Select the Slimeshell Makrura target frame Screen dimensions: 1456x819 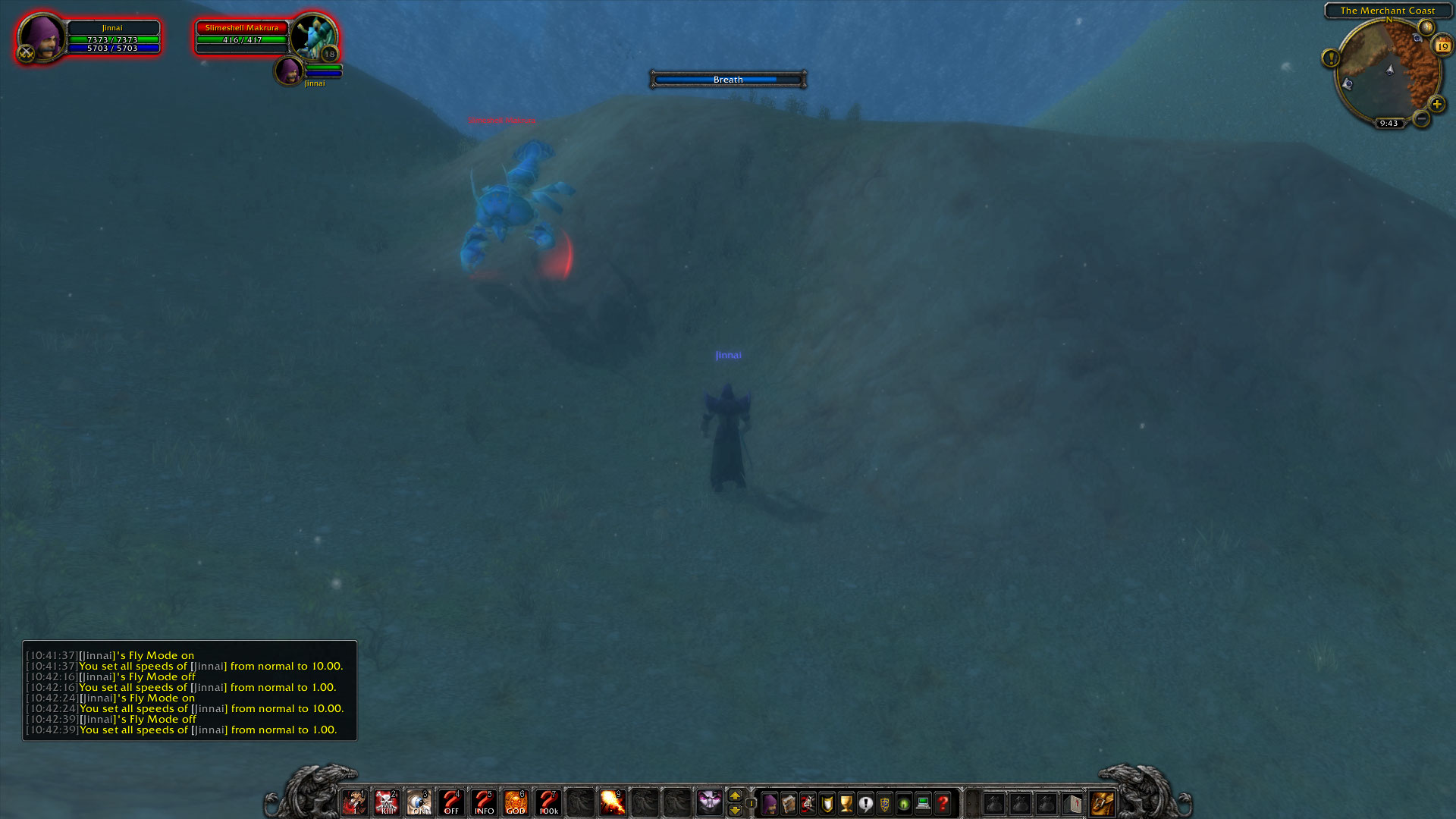pos(243,34)
